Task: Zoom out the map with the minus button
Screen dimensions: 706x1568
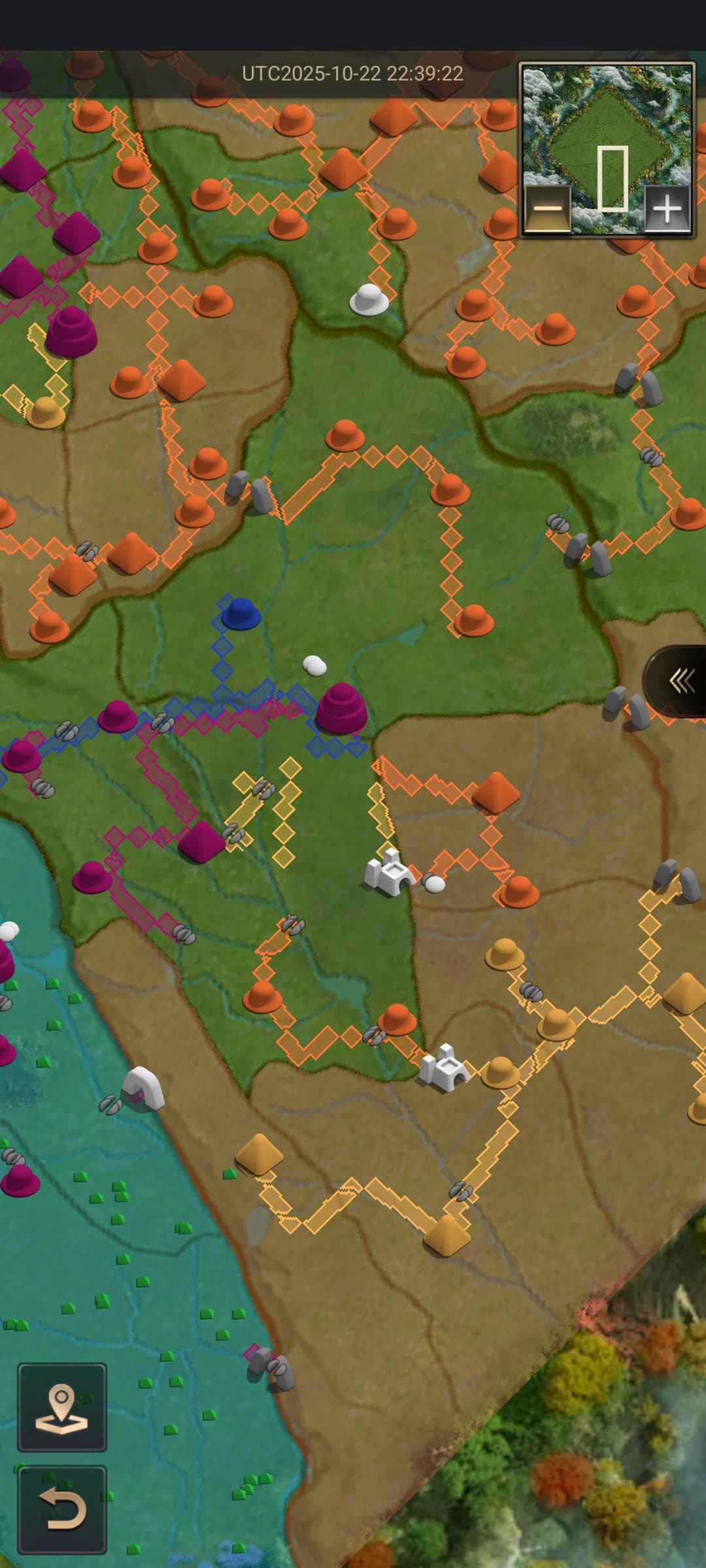Action: (548, 208)
